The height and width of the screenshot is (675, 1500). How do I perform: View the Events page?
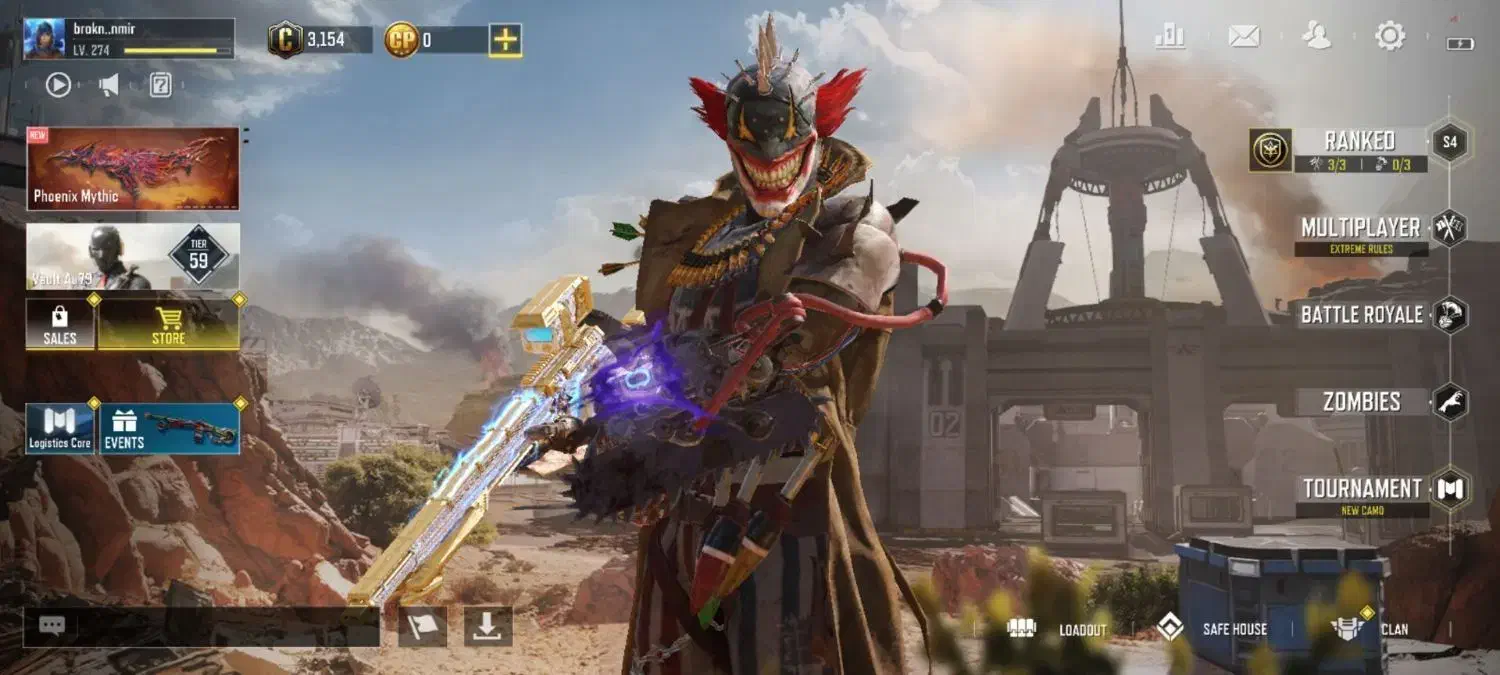[x=168, y=429]
